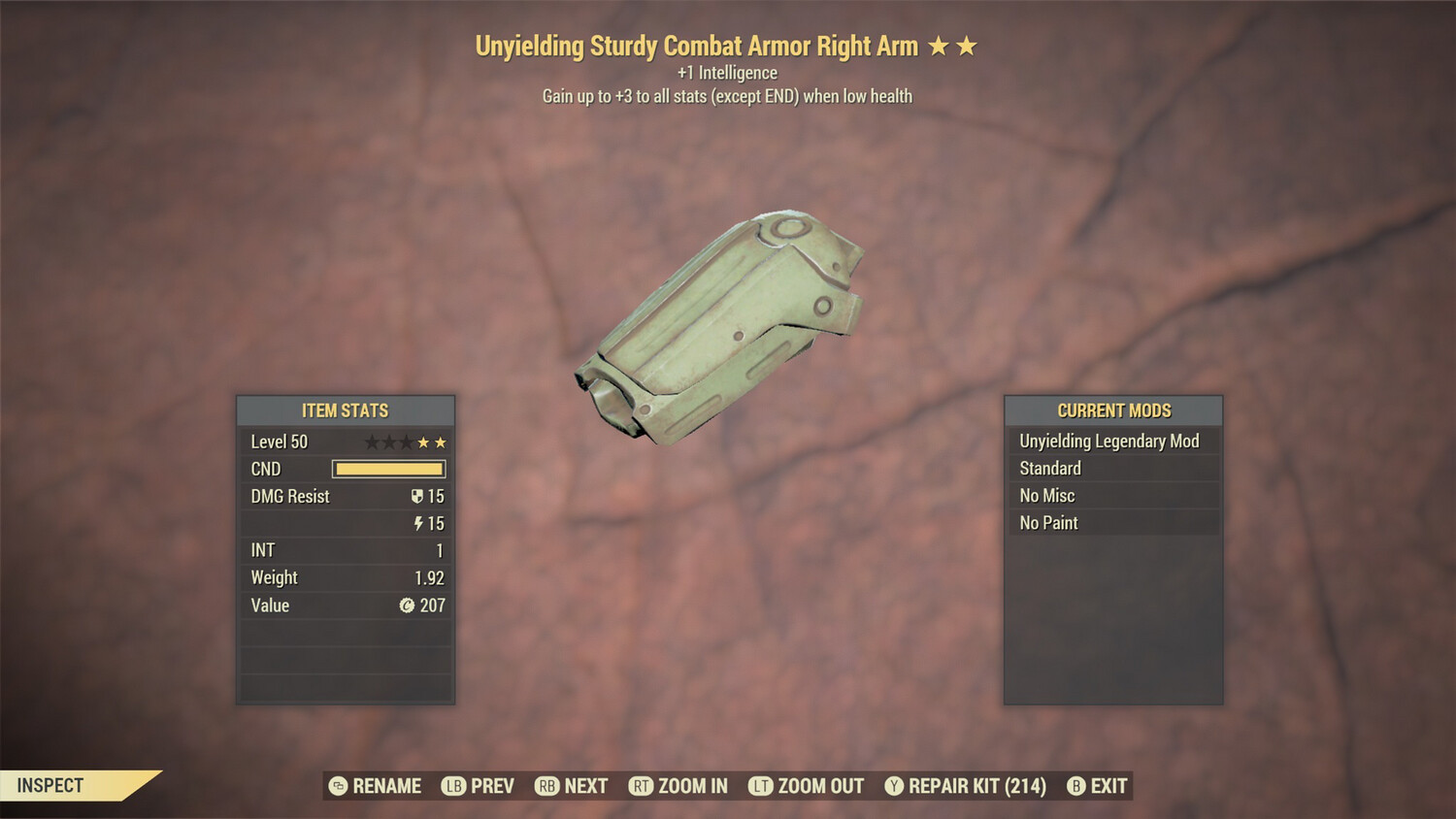Image resolution: width=1456 pixels, height=819 pixels.
Task: Use a Repair Kit on the armor
Action: click(x=966, y=786)
